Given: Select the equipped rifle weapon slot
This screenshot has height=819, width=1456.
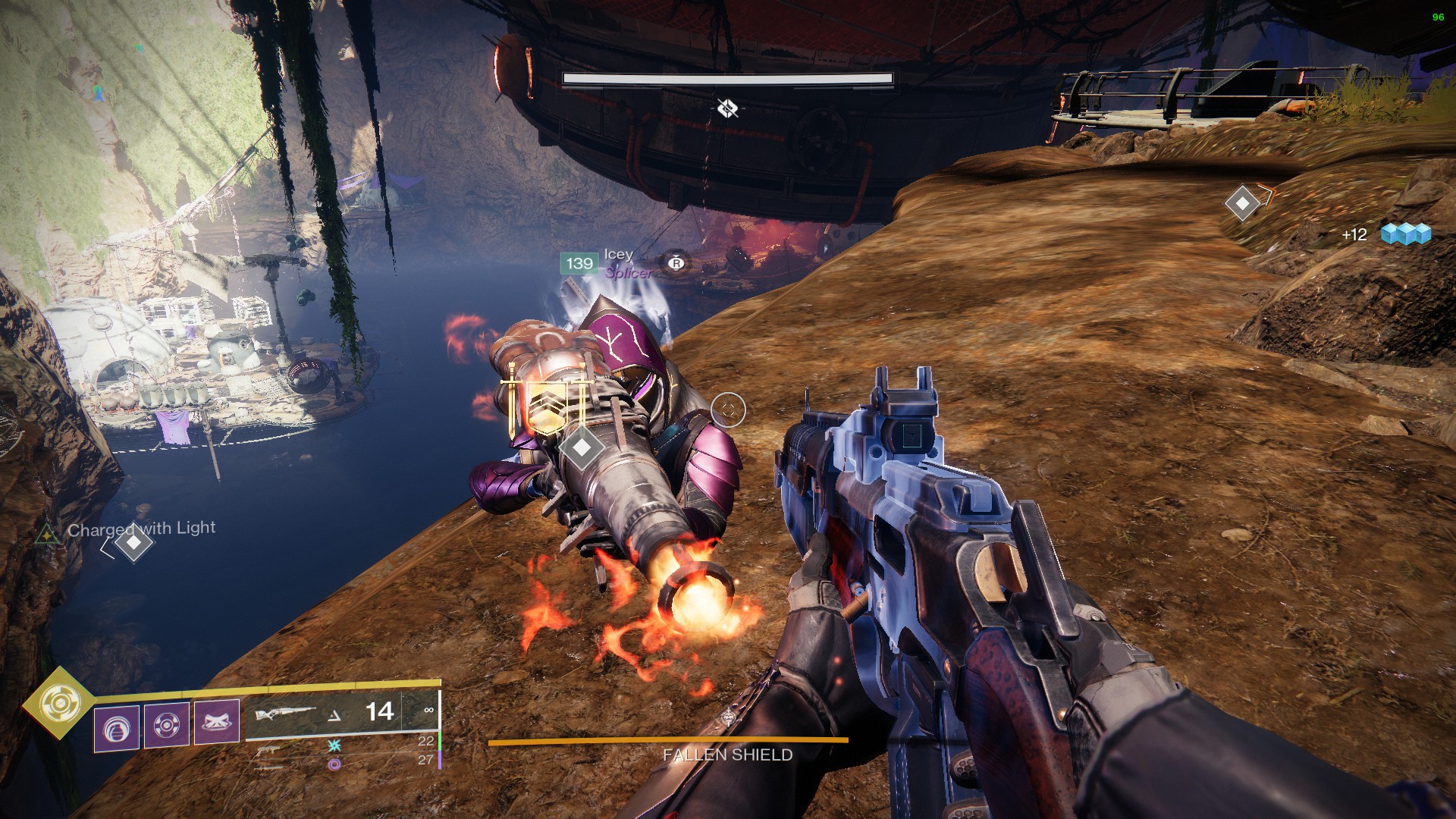Looking at the screenshot, I should (286, 714).
